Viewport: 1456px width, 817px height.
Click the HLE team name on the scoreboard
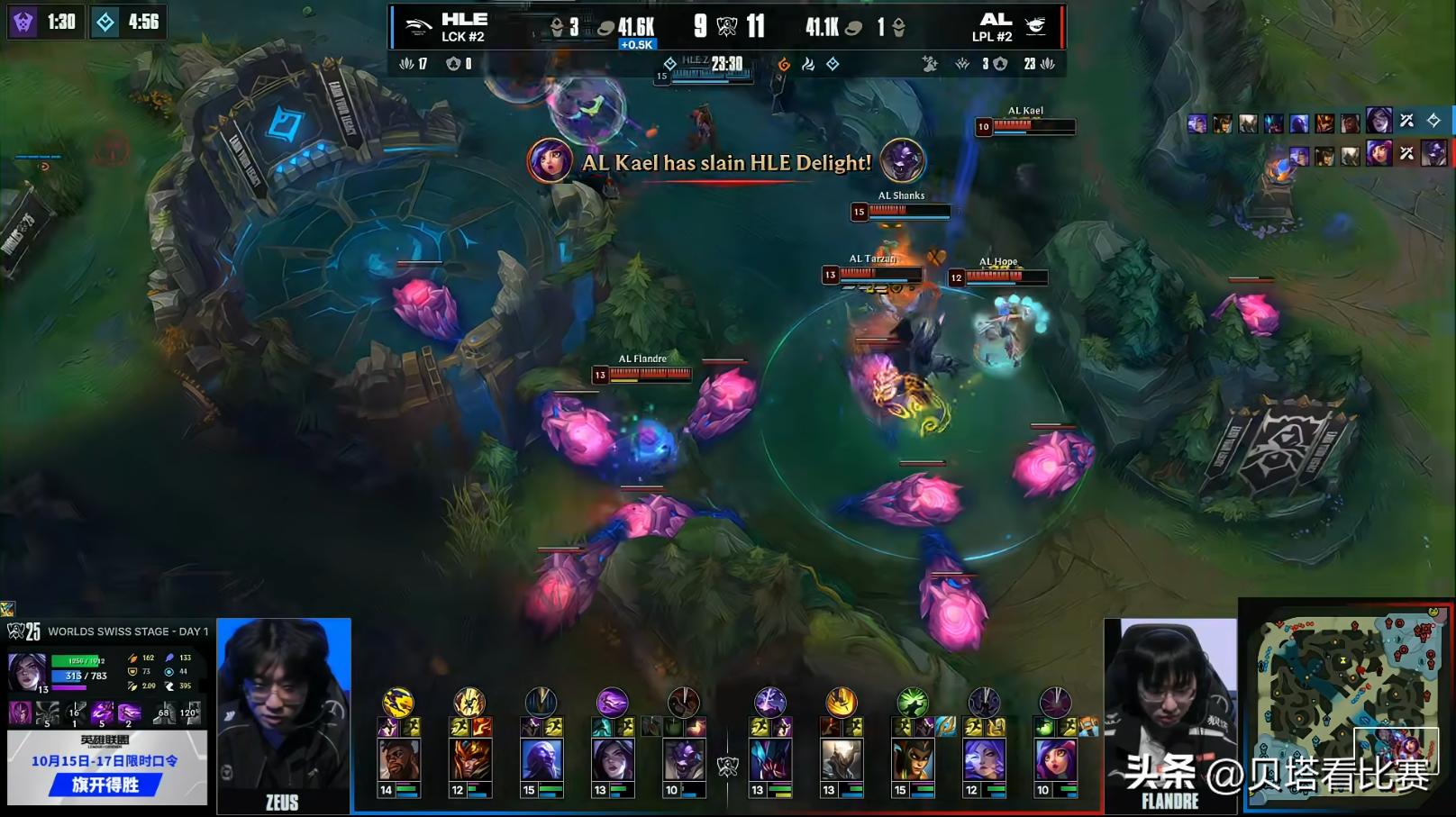tap(464, 20)
